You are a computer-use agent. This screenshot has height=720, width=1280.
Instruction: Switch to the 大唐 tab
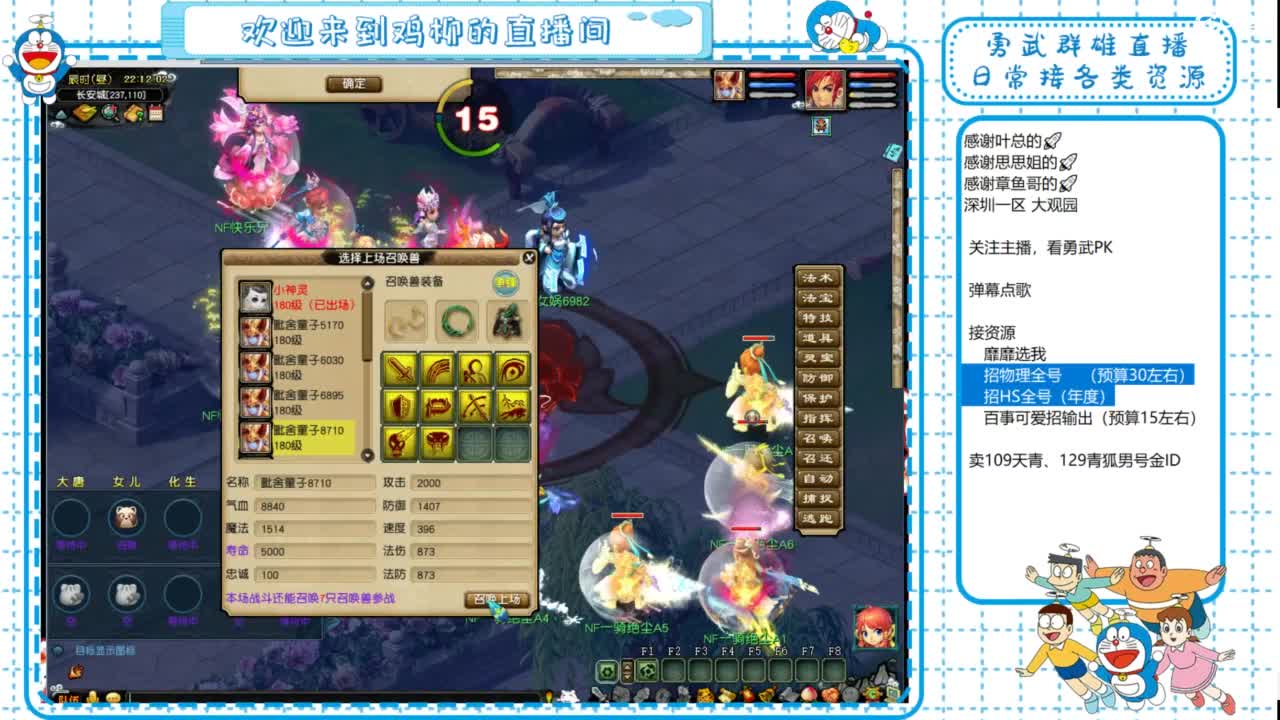tap(69, 481)
